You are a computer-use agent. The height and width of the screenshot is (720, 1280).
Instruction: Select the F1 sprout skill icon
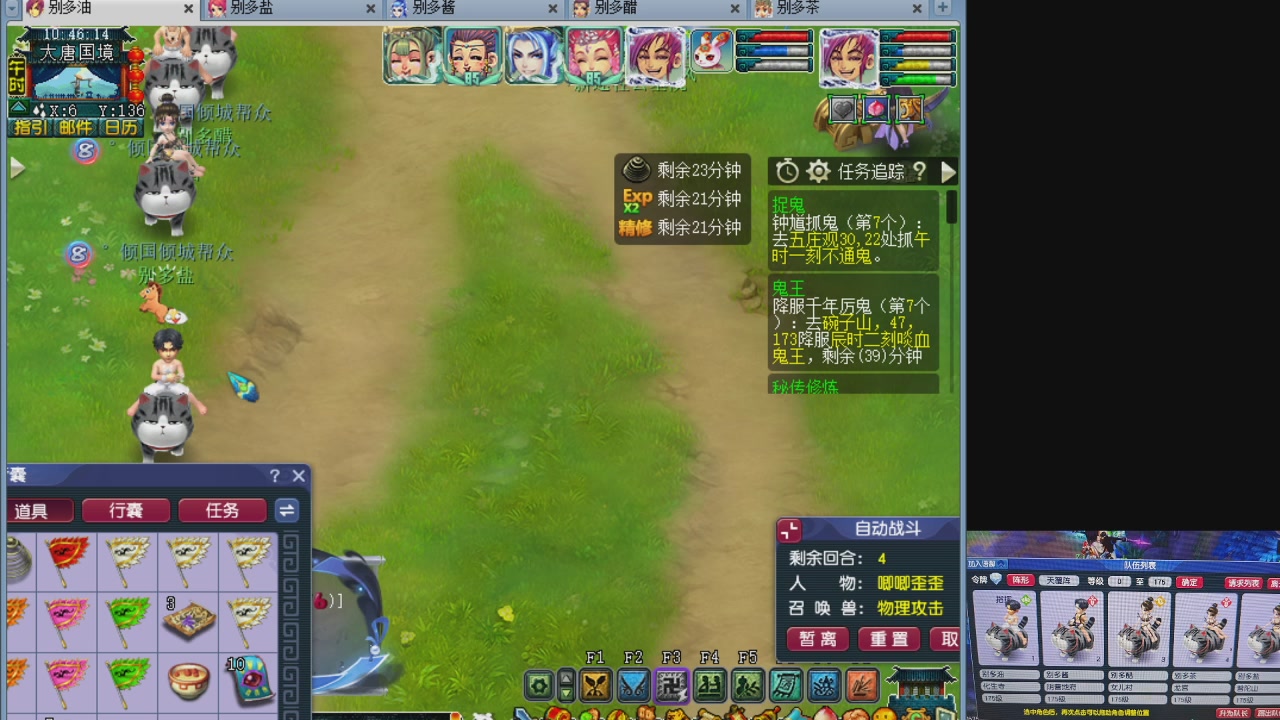[596, 686]
